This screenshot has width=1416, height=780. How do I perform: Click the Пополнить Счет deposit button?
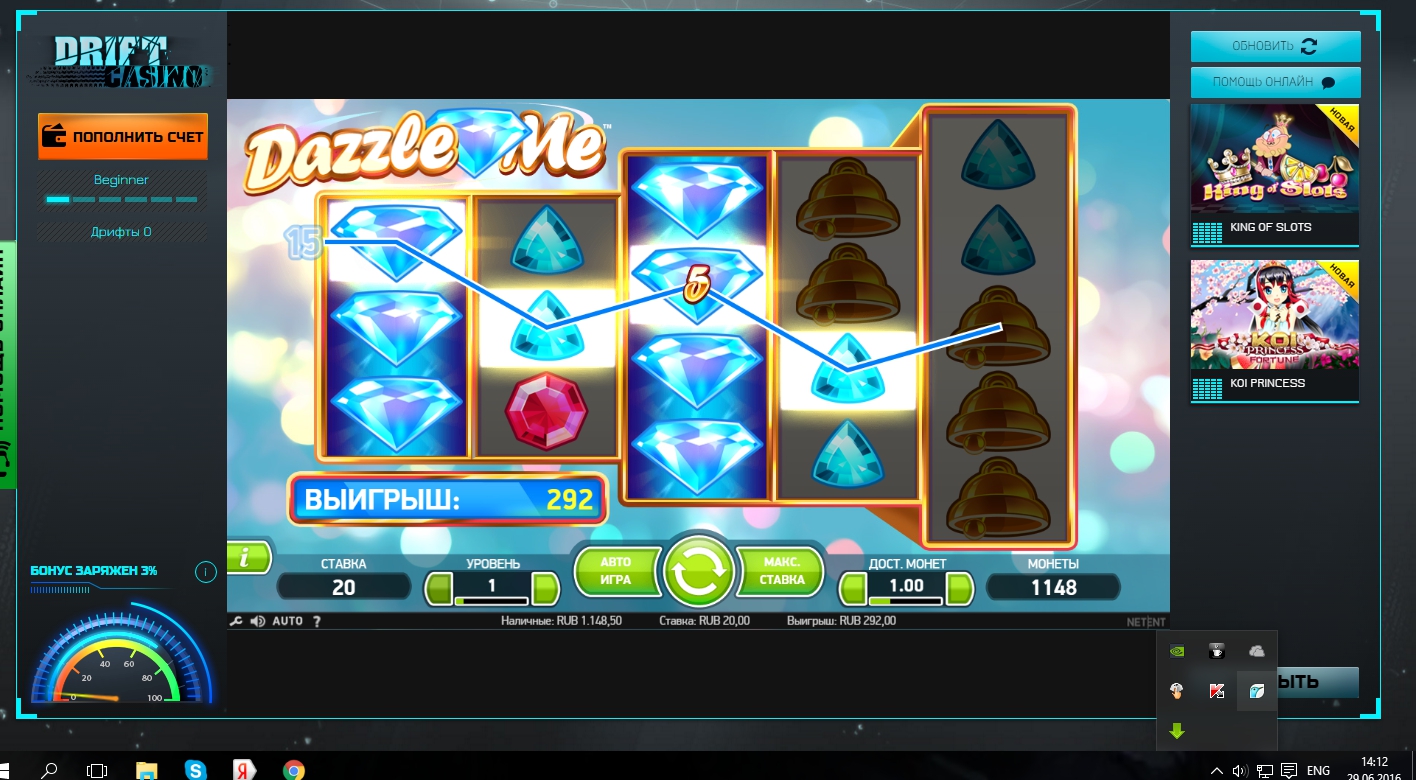pyautogui.click(x=123, y=136)
